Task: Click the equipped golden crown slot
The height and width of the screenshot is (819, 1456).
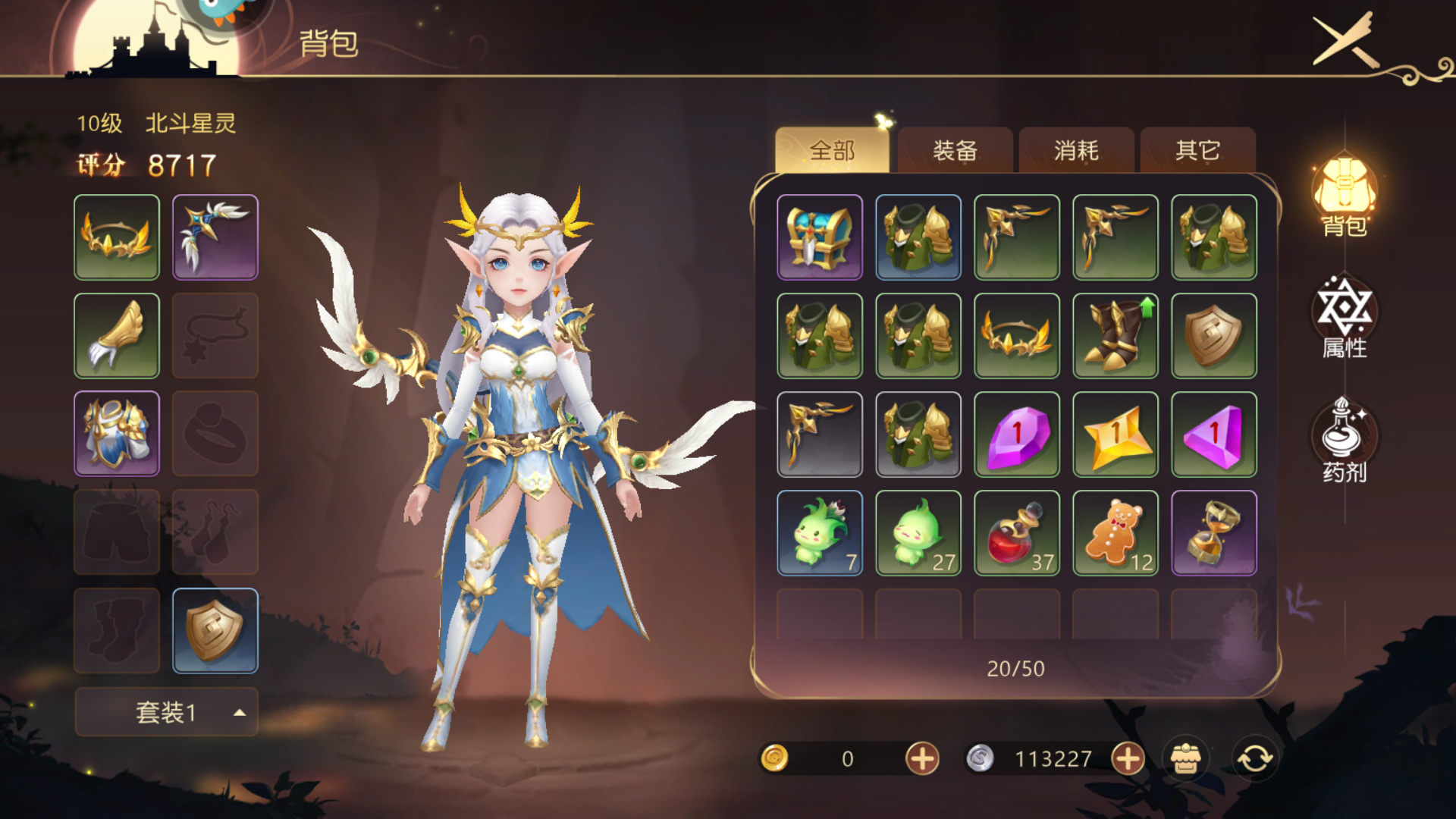Action: tap(117, 237)
